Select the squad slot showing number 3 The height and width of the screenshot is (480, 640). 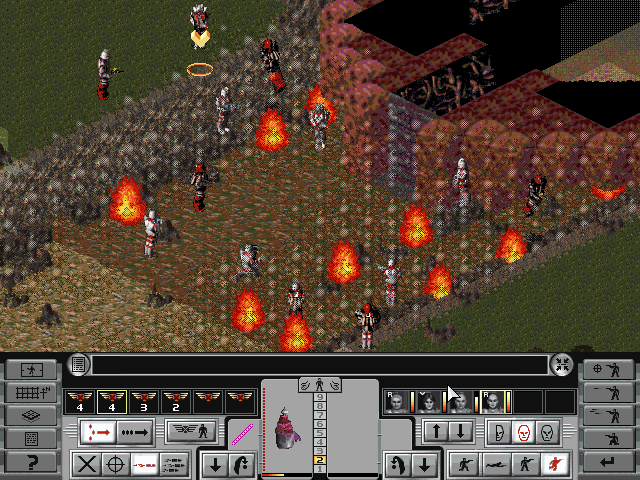[144, 402]
